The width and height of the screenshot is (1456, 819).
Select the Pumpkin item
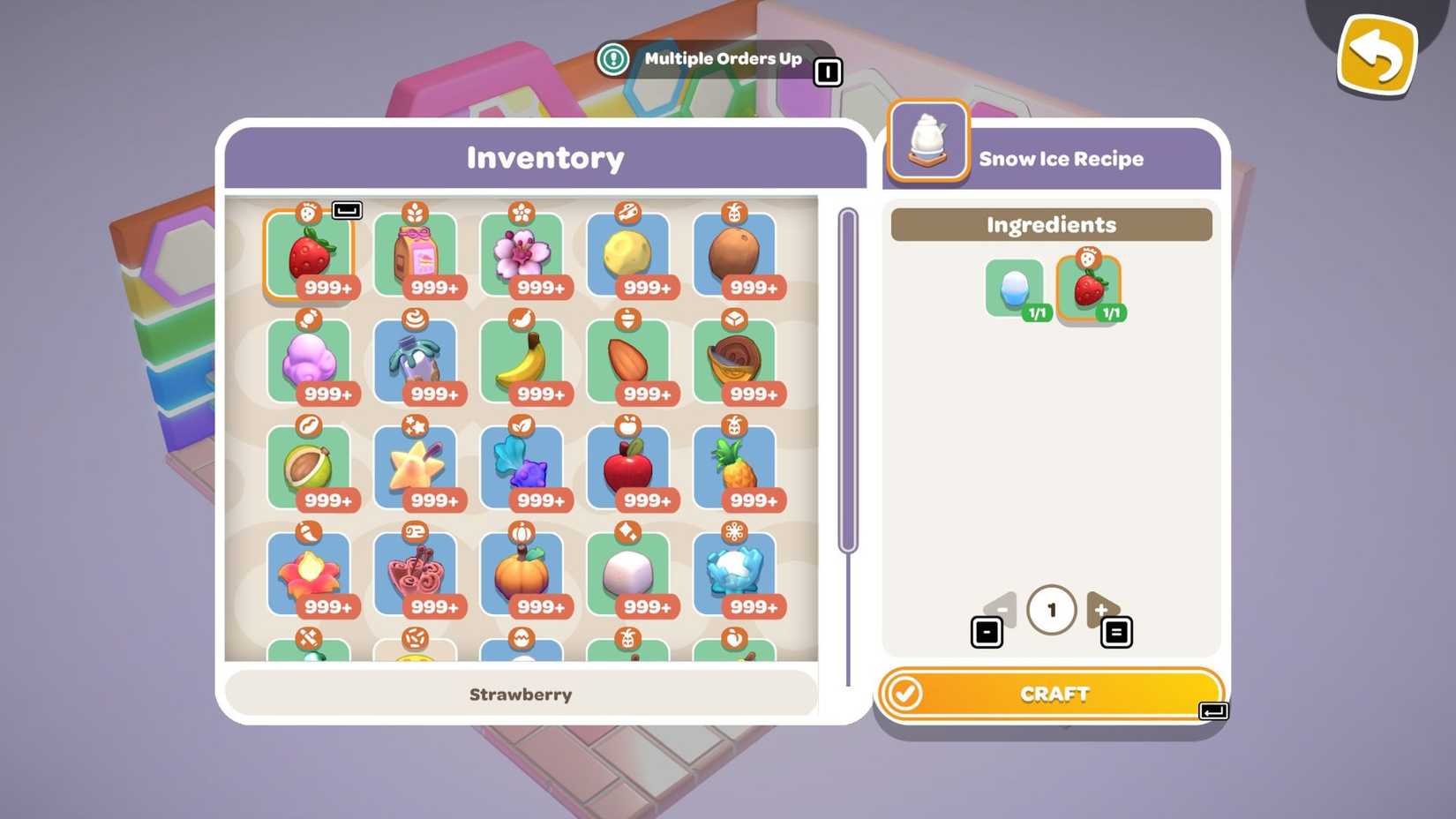(524, 573)
